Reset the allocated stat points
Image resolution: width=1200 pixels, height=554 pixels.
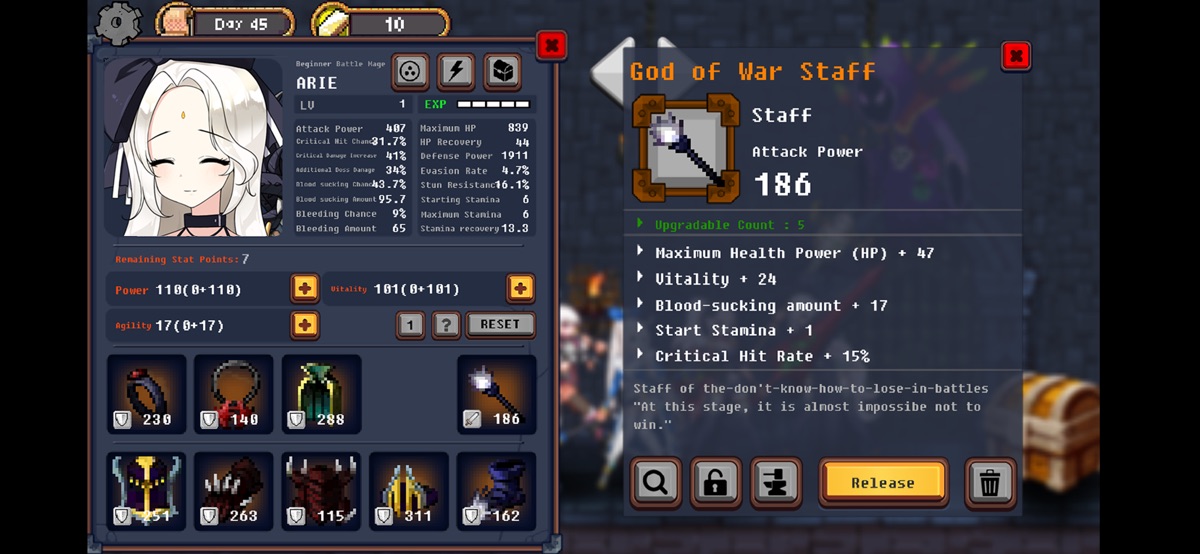[500, 325]
